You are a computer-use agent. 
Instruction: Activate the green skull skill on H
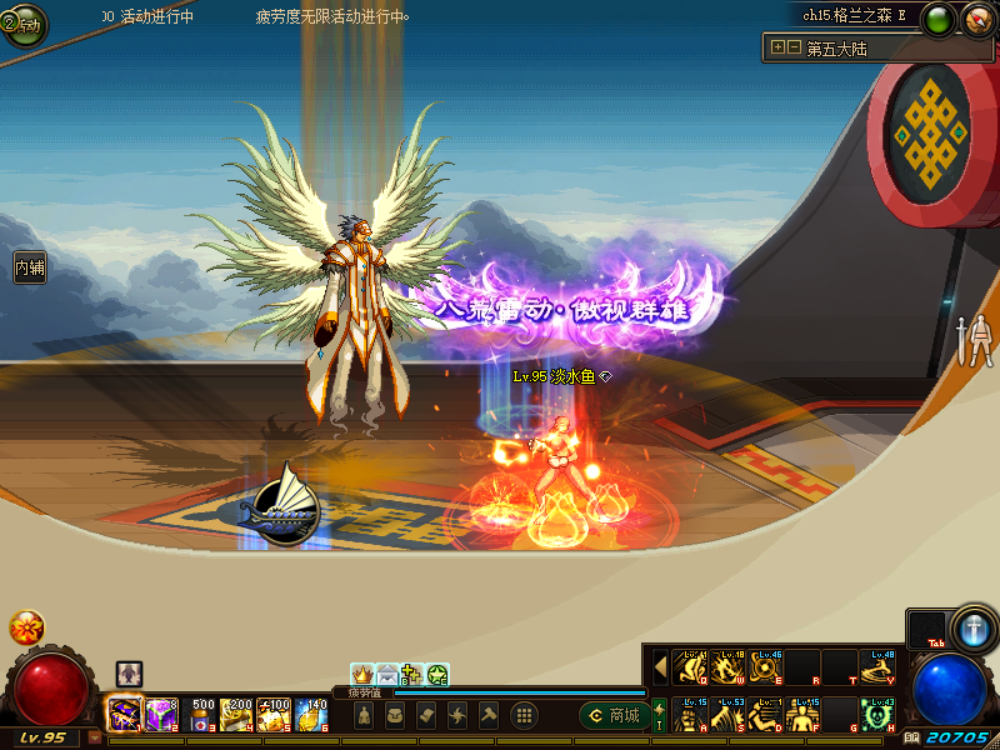[x=877, y=714]
